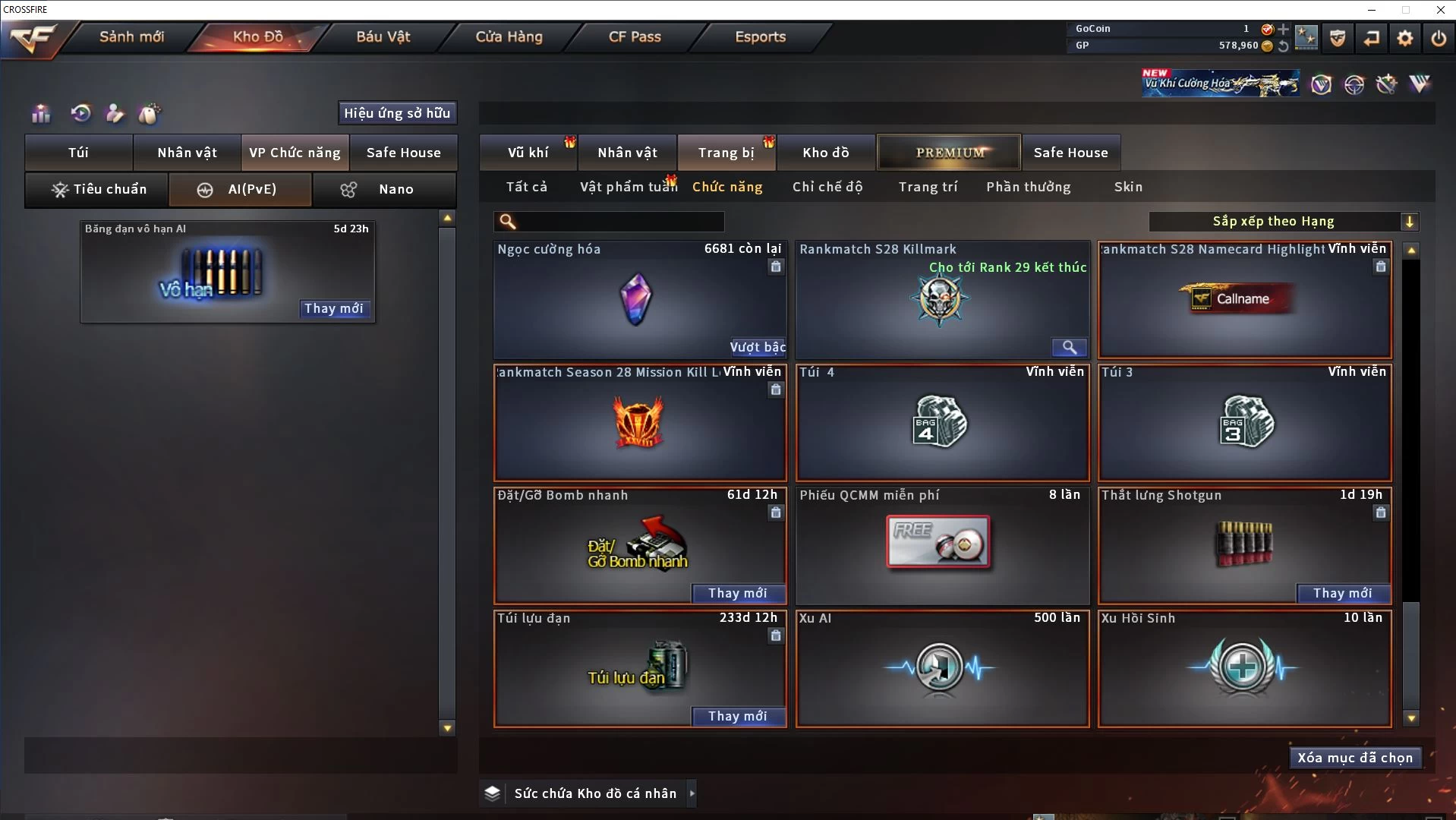Go to the Sảnh mới lobby
Screen dimensions: 1456x820
tap(131, 36)
